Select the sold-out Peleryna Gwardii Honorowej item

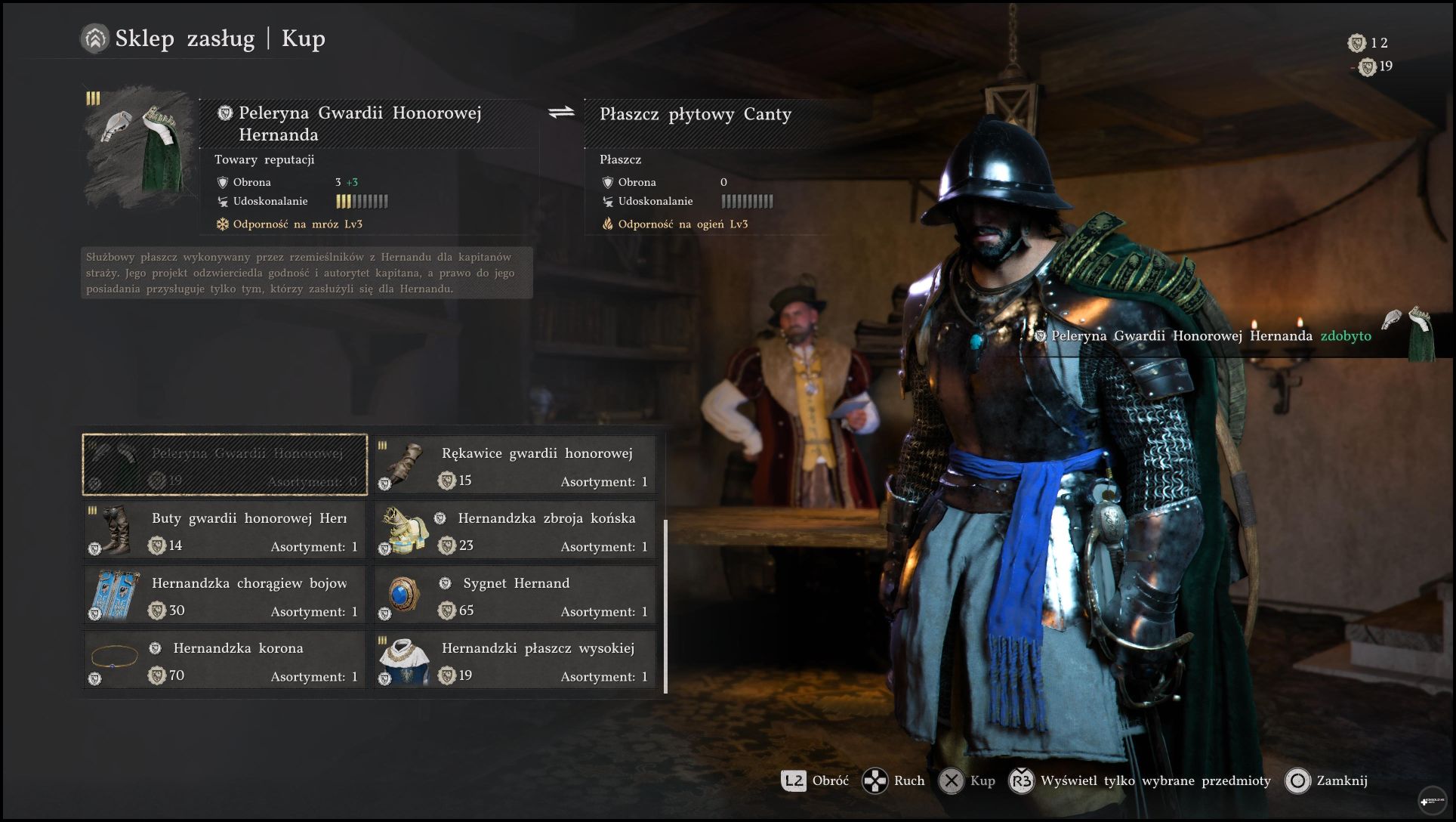tap(225, 465)
